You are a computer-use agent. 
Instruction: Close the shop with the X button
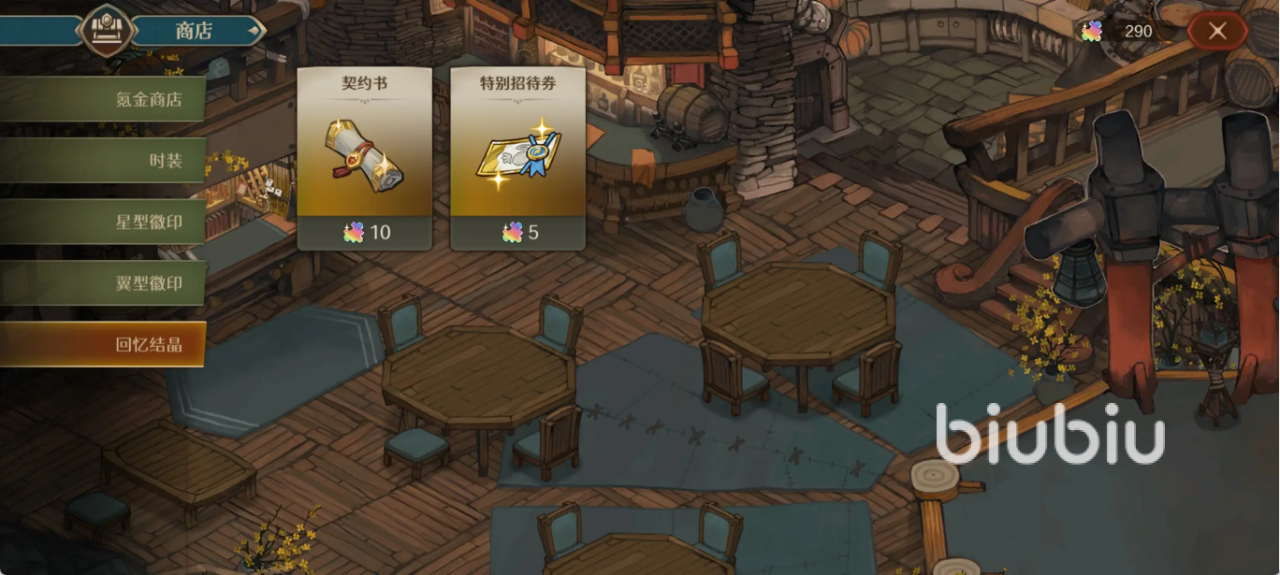point(1217,31)
